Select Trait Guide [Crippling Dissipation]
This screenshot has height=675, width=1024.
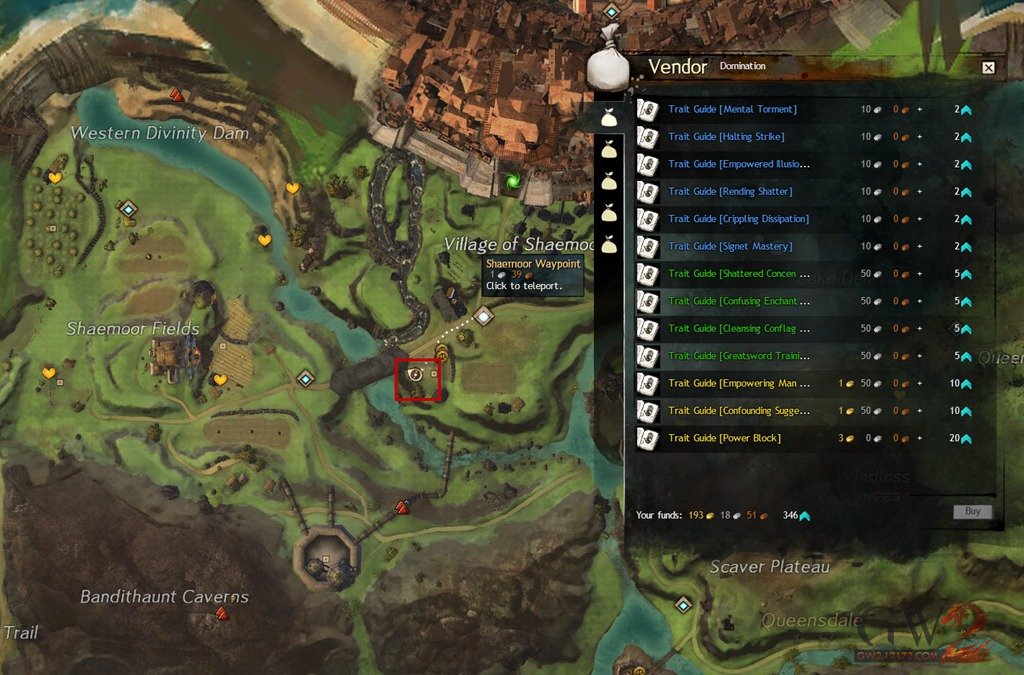point(738,218)
